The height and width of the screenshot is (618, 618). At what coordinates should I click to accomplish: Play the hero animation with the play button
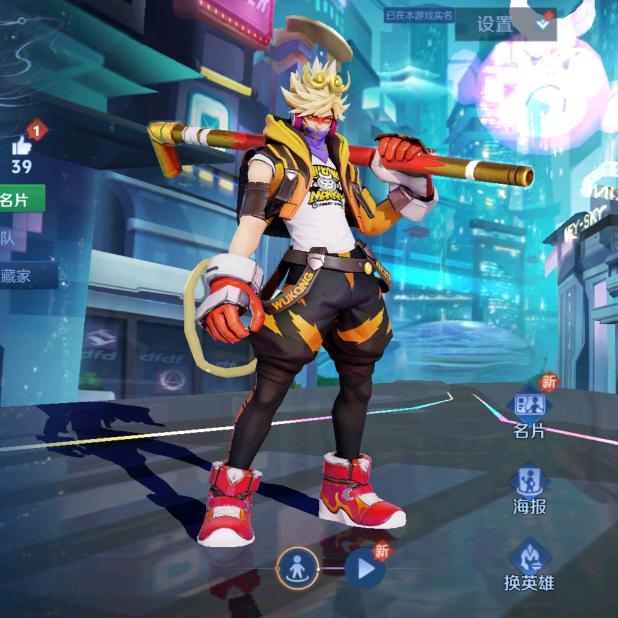365,570
